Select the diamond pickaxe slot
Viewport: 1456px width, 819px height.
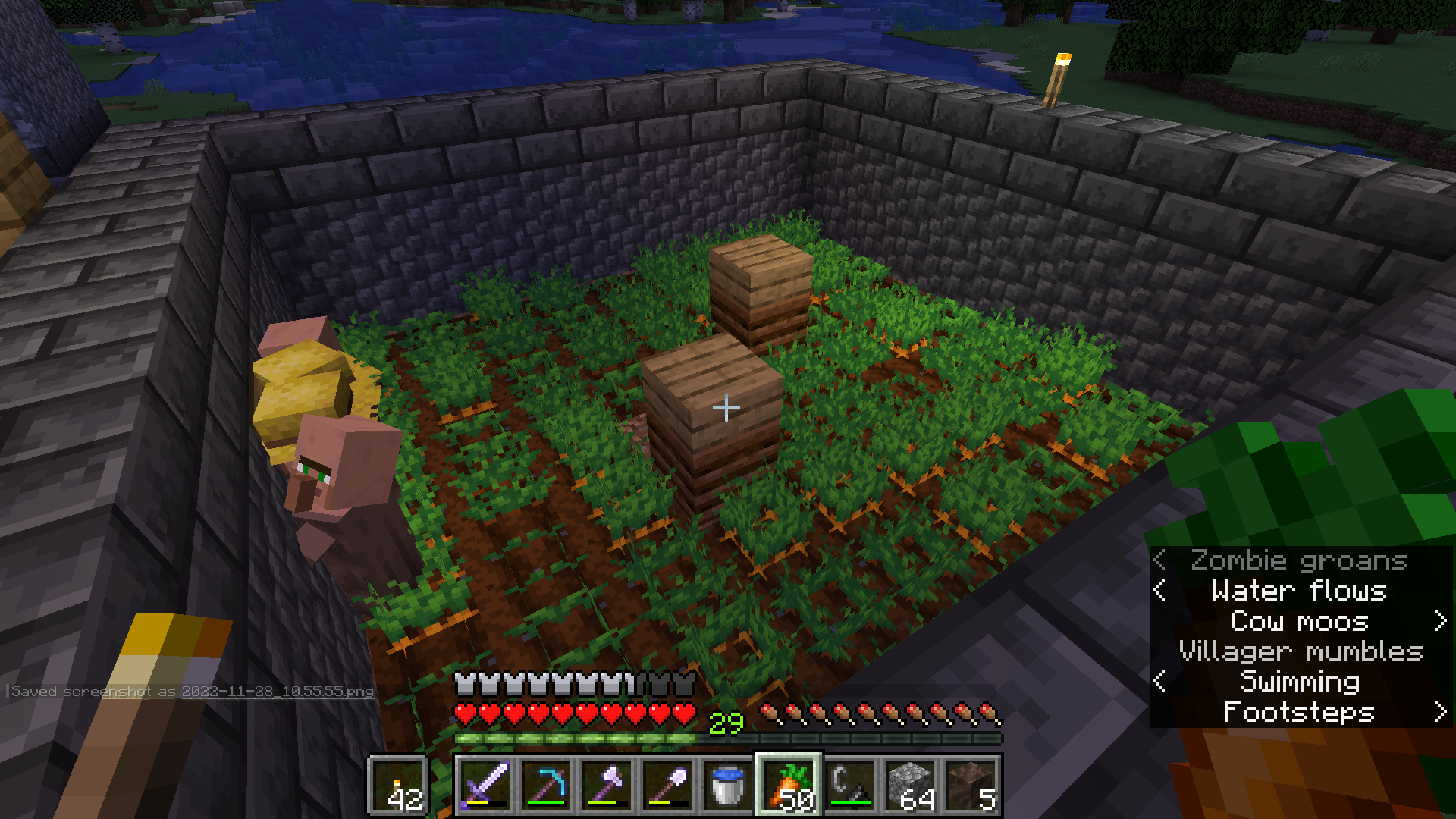pos(546,786)
